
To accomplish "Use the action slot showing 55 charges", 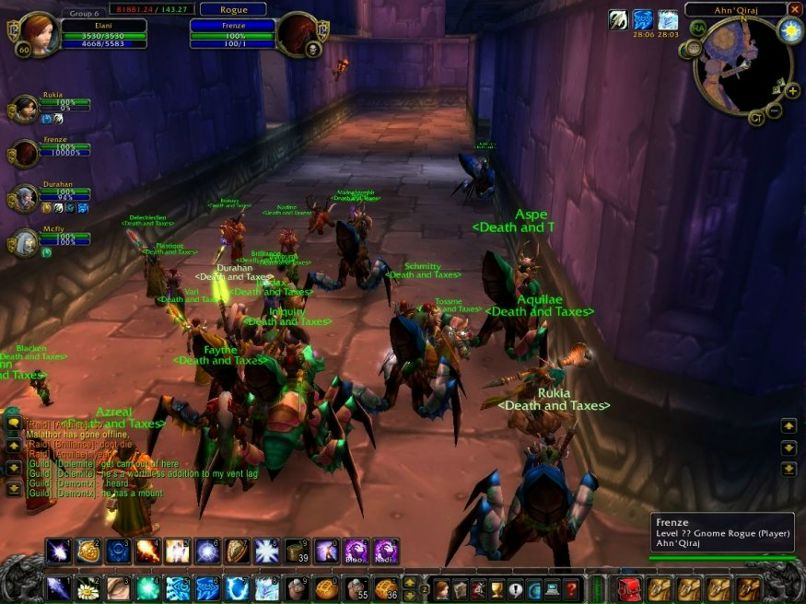I will tap(358, 589).
